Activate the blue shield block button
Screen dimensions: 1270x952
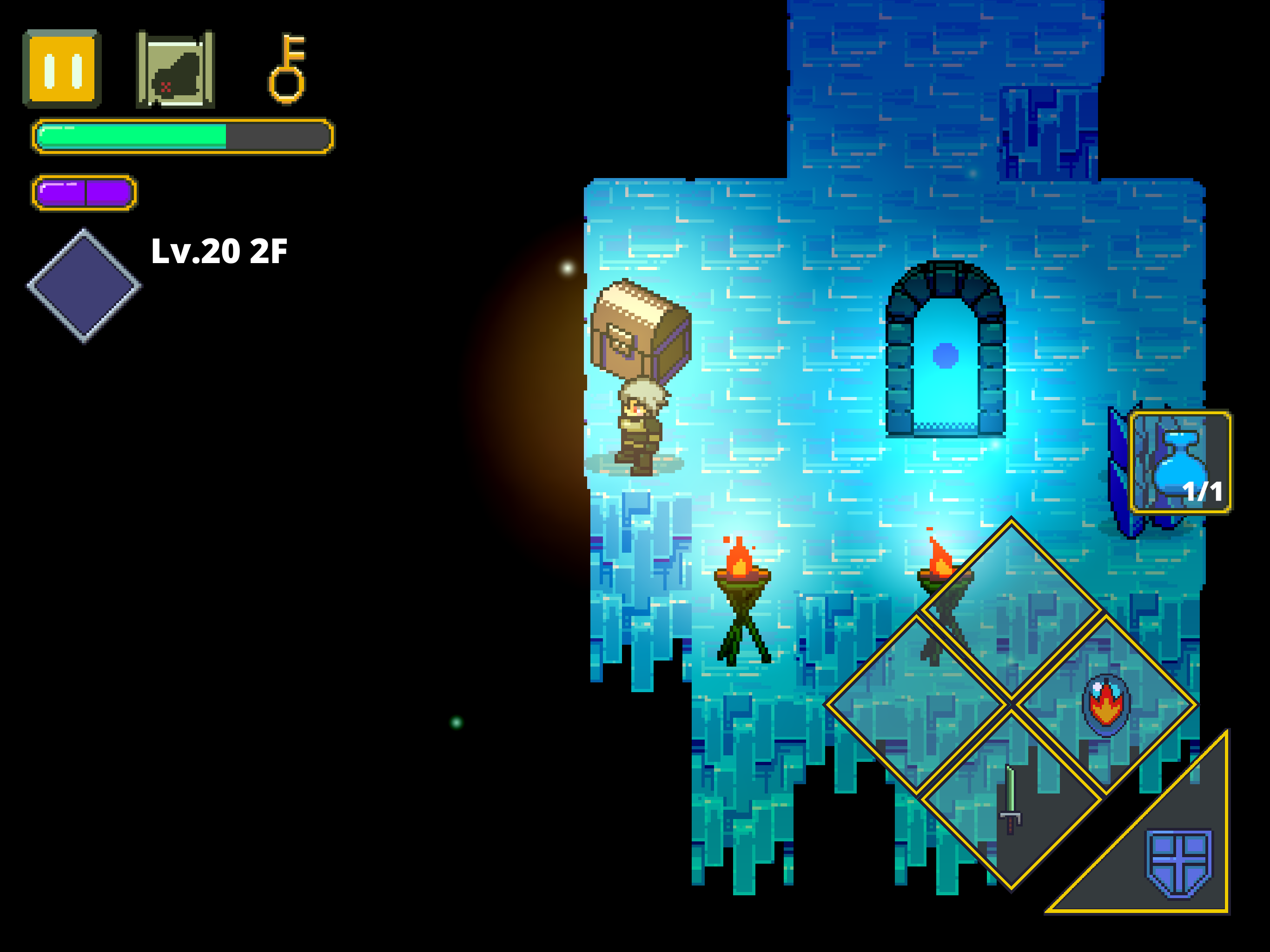click(x=1178, y=864)
